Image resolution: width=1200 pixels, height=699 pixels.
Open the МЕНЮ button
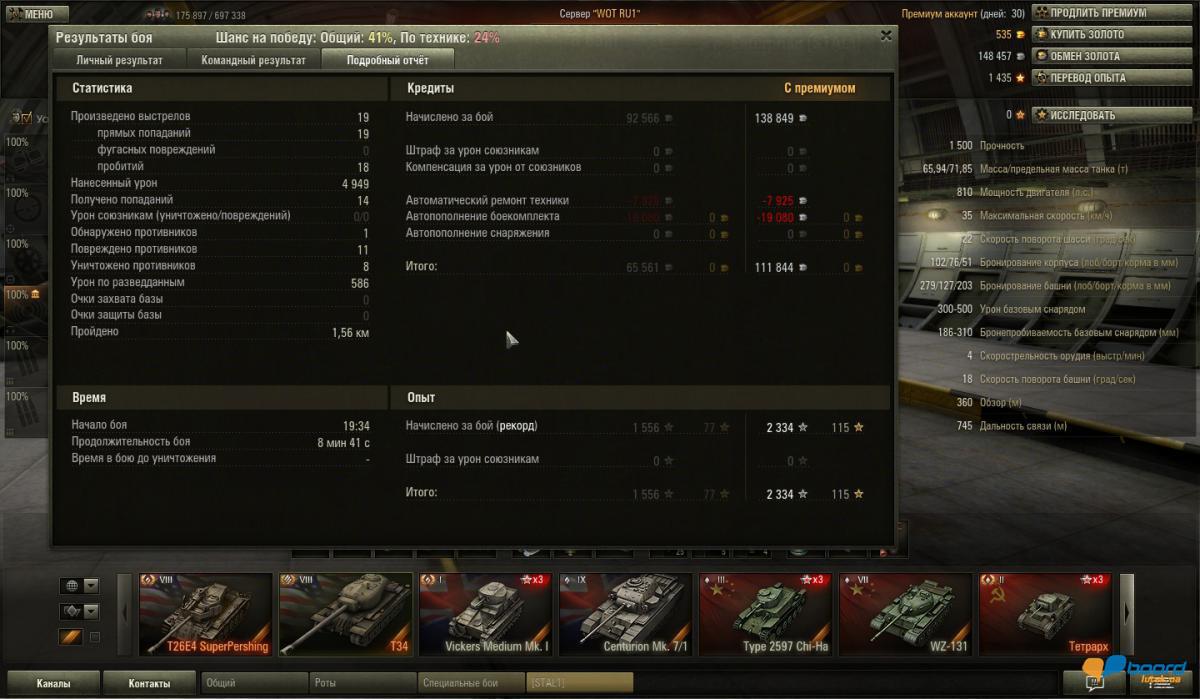click(36, 14)
